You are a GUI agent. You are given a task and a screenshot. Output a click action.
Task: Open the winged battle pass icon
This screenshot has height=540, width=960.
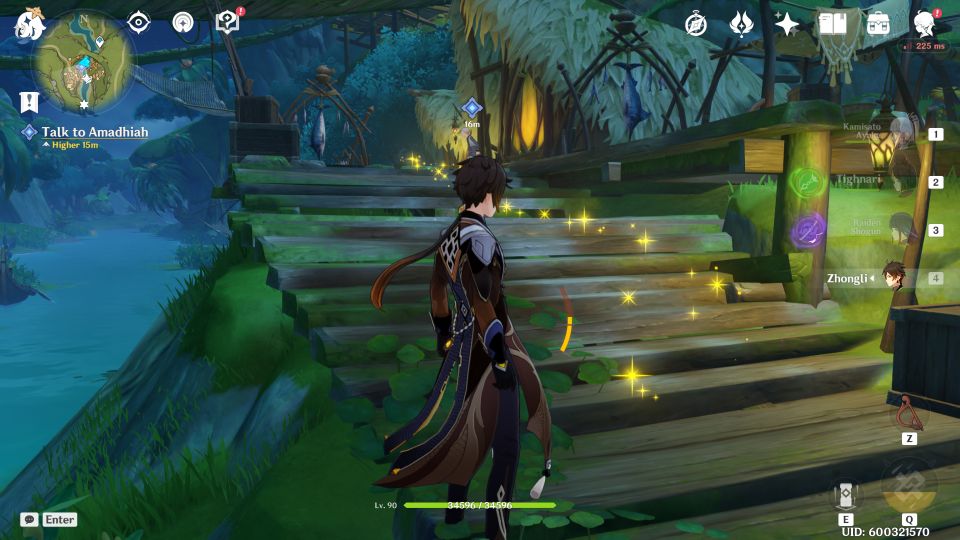[741, 24]
